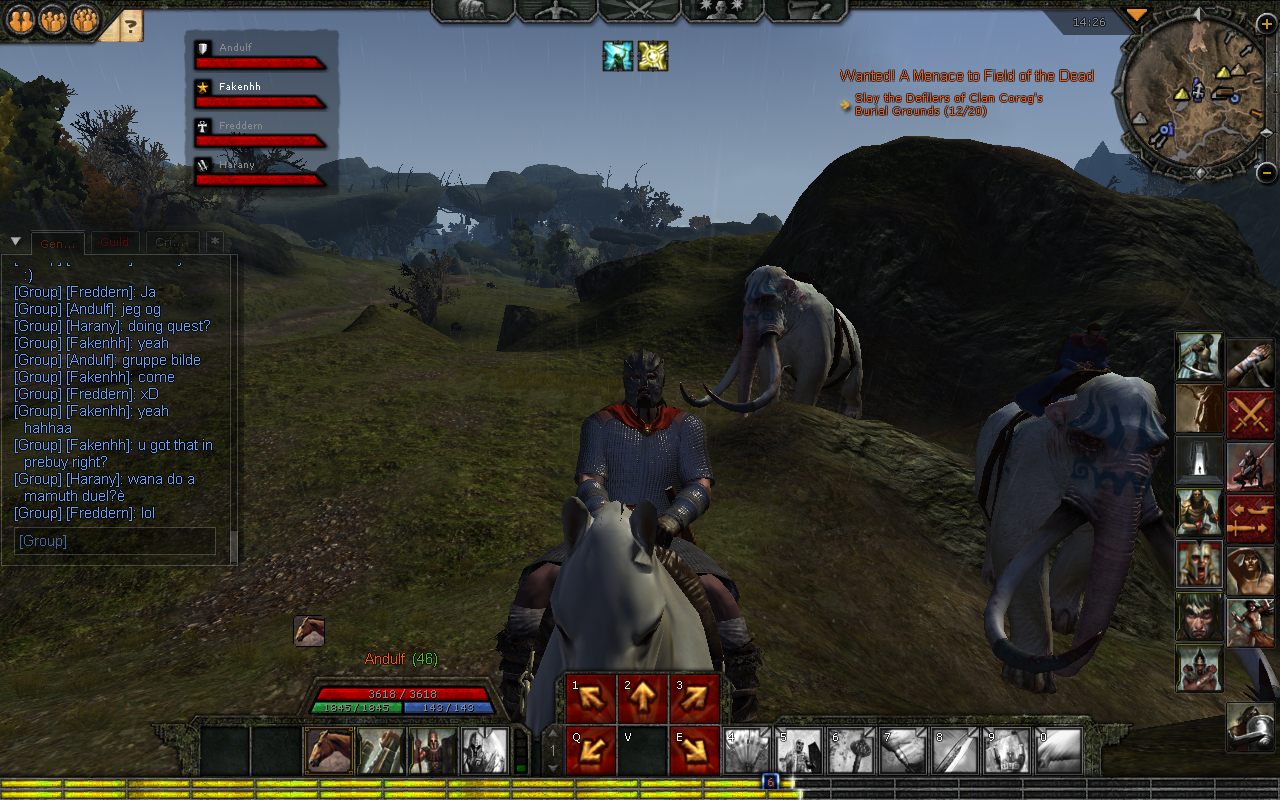Screen dimensions: 1280x800
Task: Use the upward directional attack arrow
Action: coord(643,699)
